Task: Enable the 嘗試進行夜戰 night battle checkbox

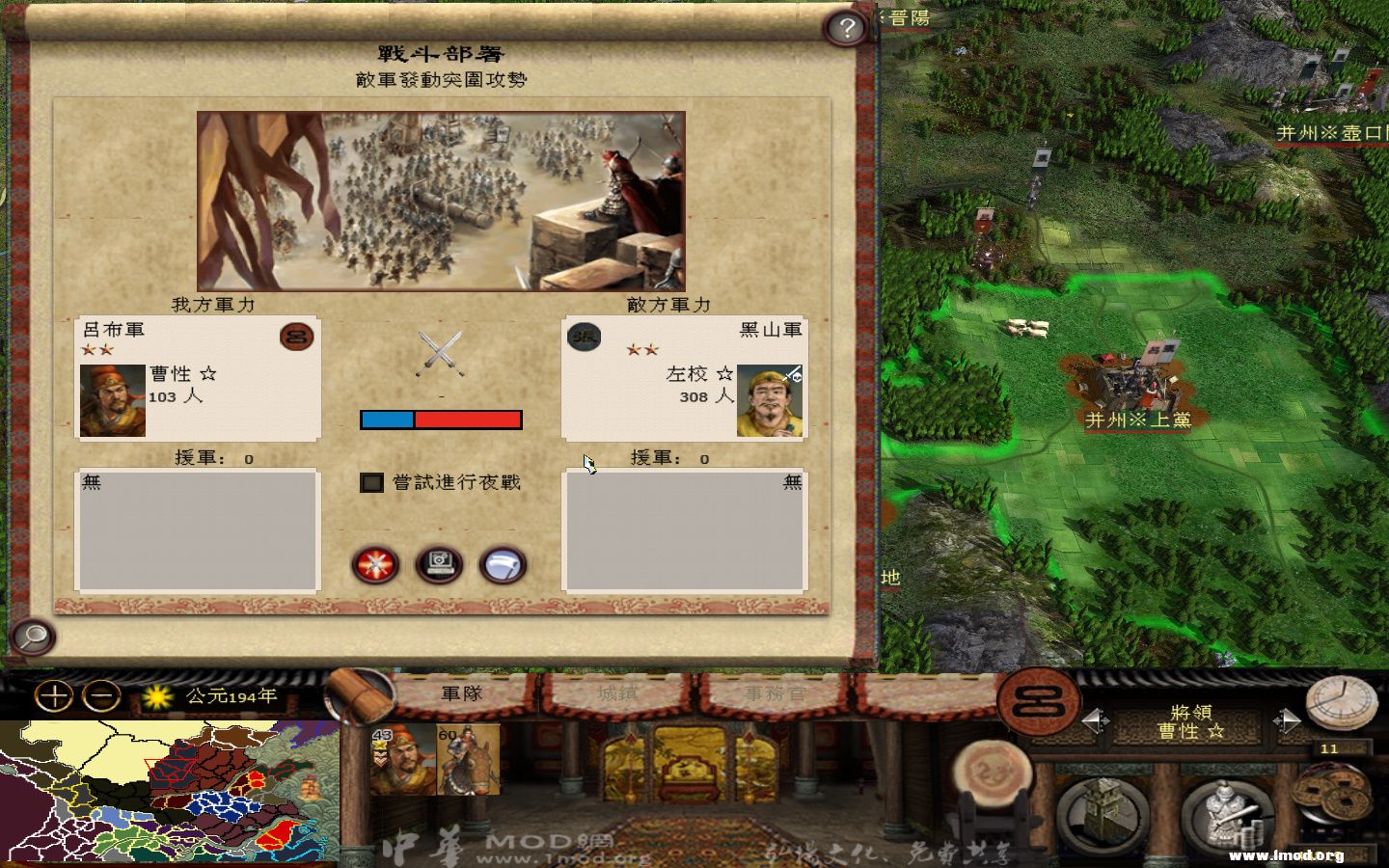Action: [x=371, y=482]
